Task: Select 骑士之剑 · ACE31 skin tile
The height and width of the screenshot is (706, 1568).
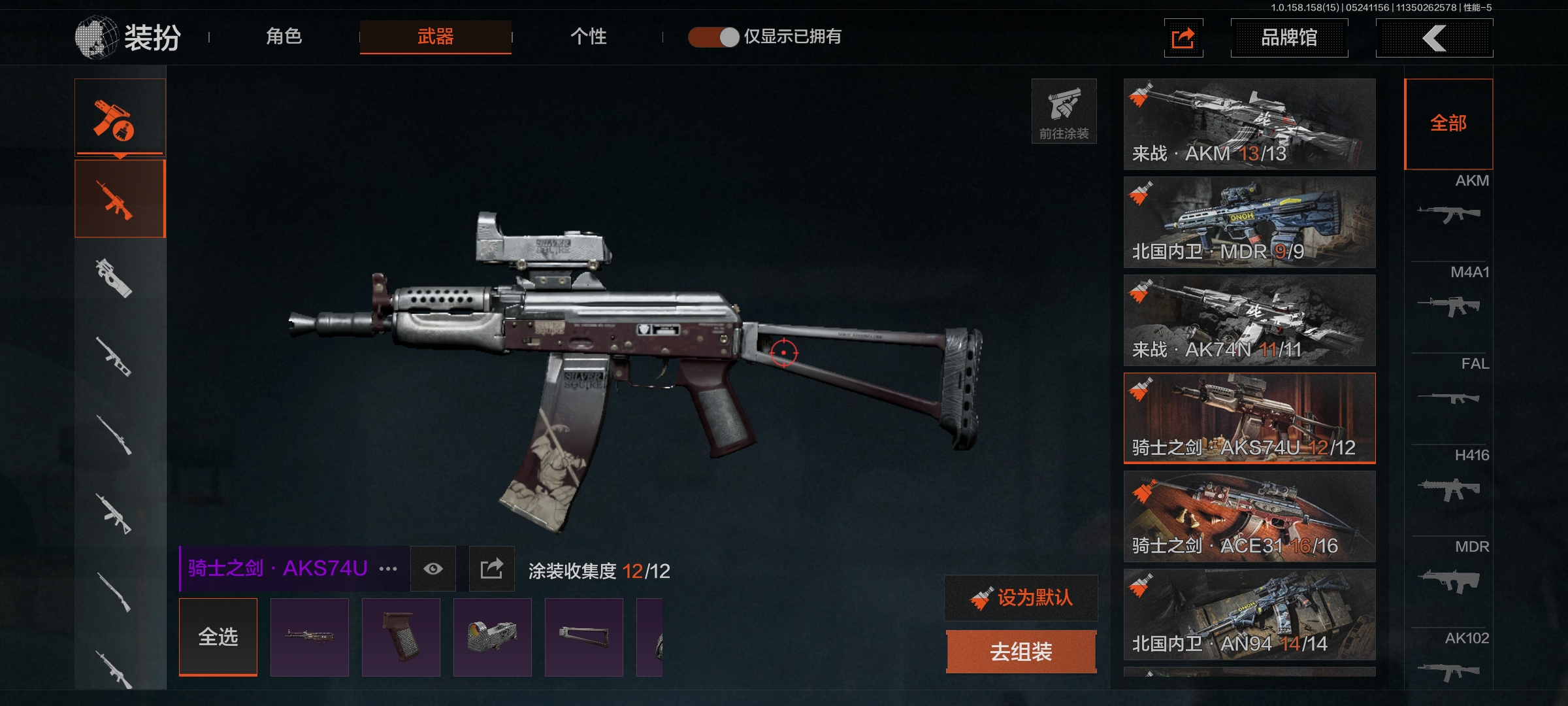Action: click(x=1249, y=516)
